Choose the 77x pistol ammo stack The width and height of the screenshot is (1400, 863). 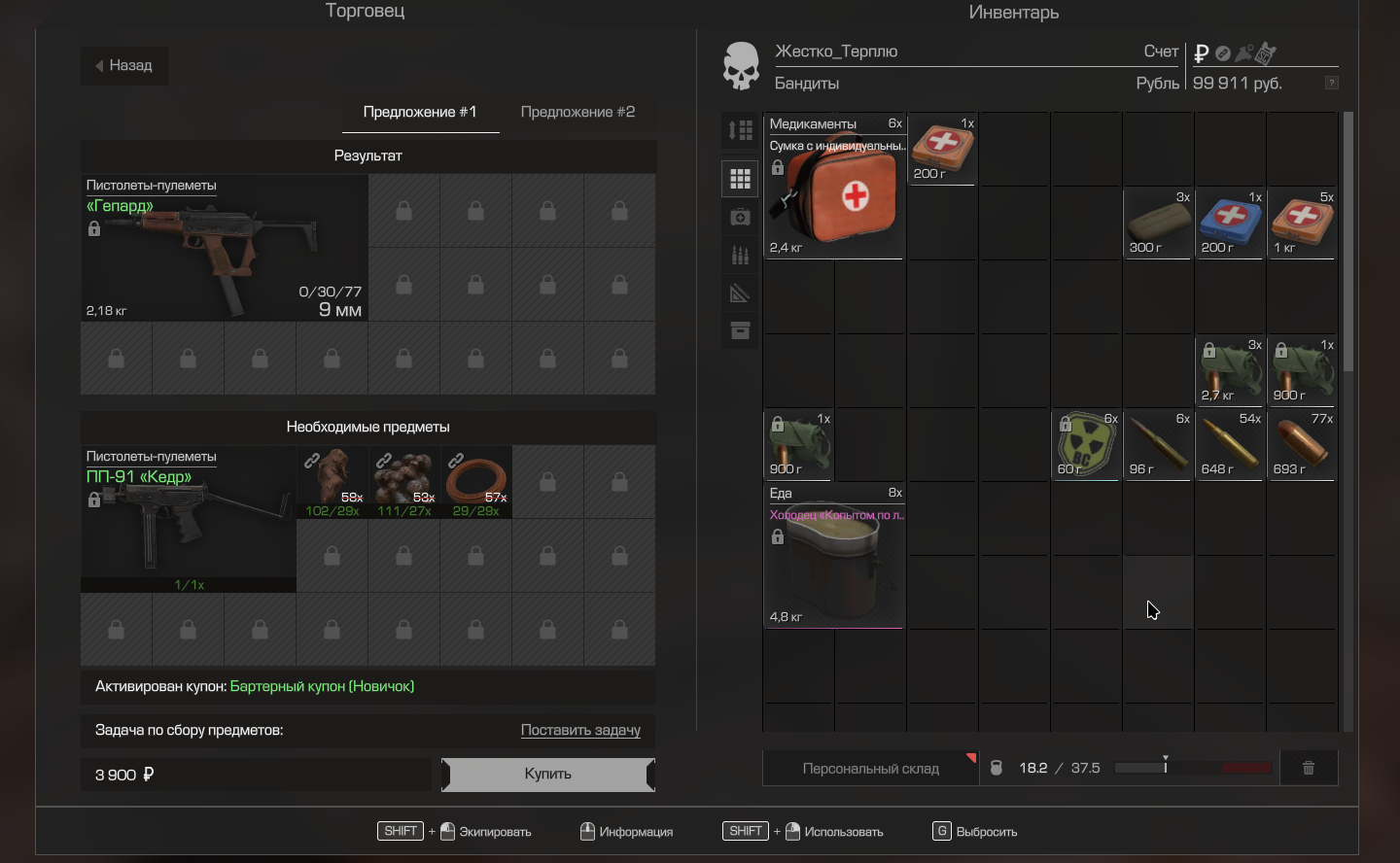1302,444
